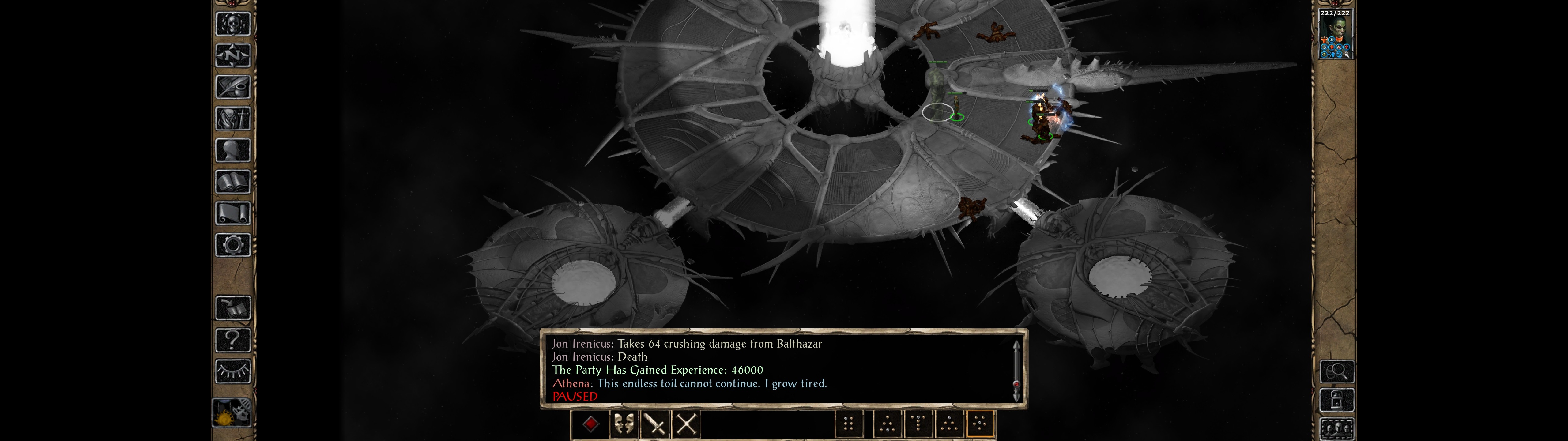1568x441 pixels.
Task: Open the journal via the quill icon
Action: click(232, 87)
